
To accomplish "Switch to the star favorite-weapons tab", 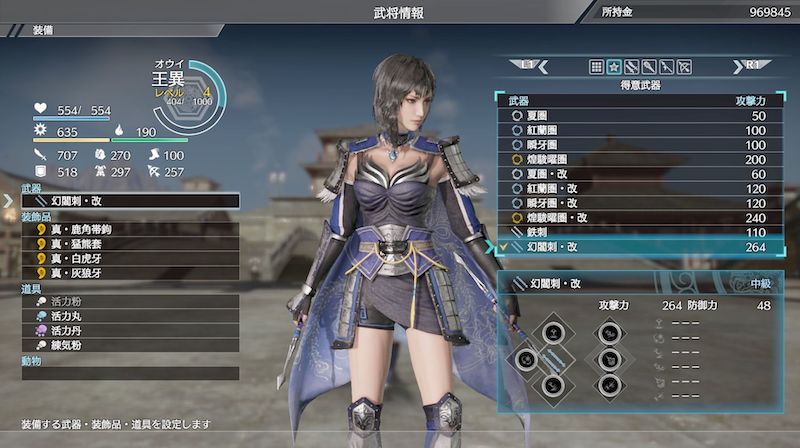I will tap(614, 67).
